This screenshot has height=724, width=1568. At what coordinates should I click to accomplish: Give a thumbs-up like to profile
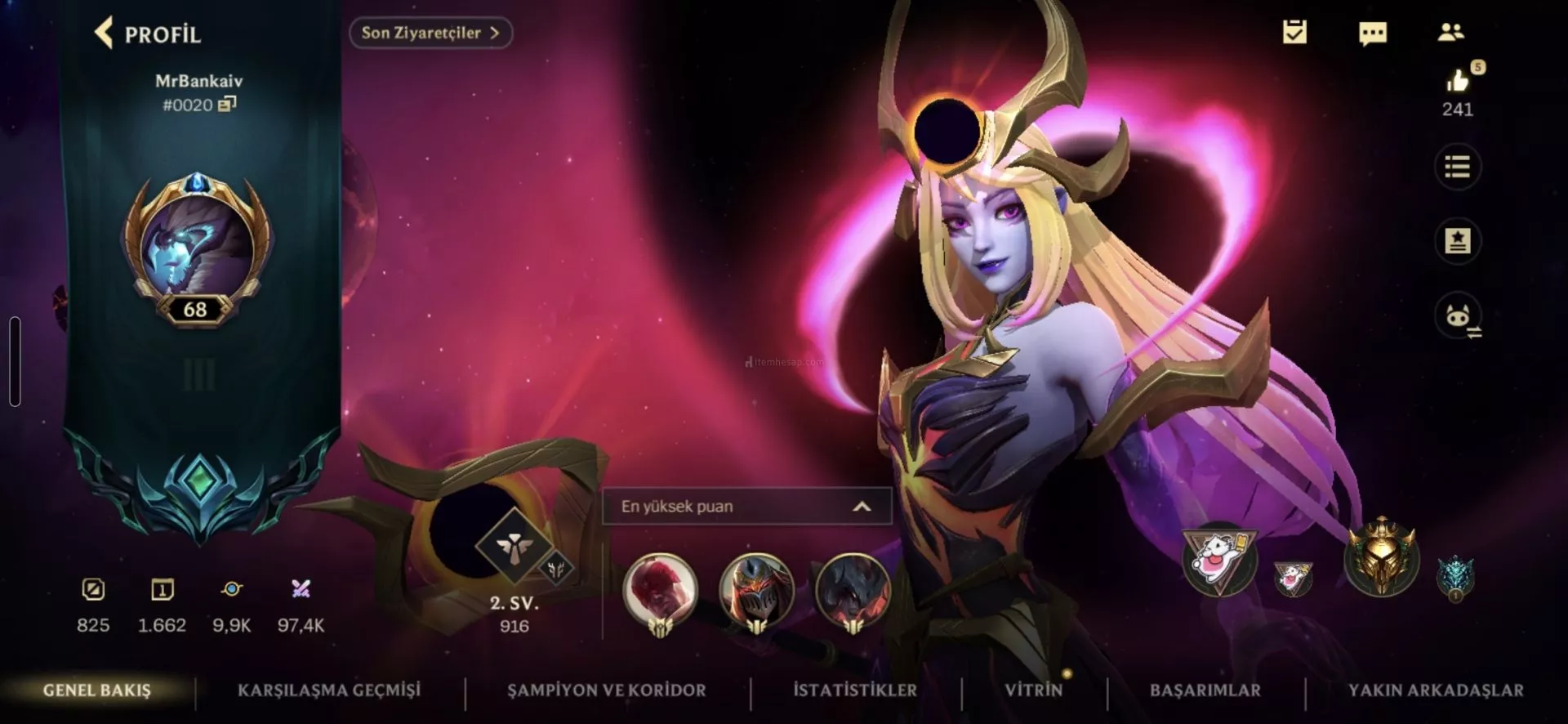click(x=1458, y=81)
